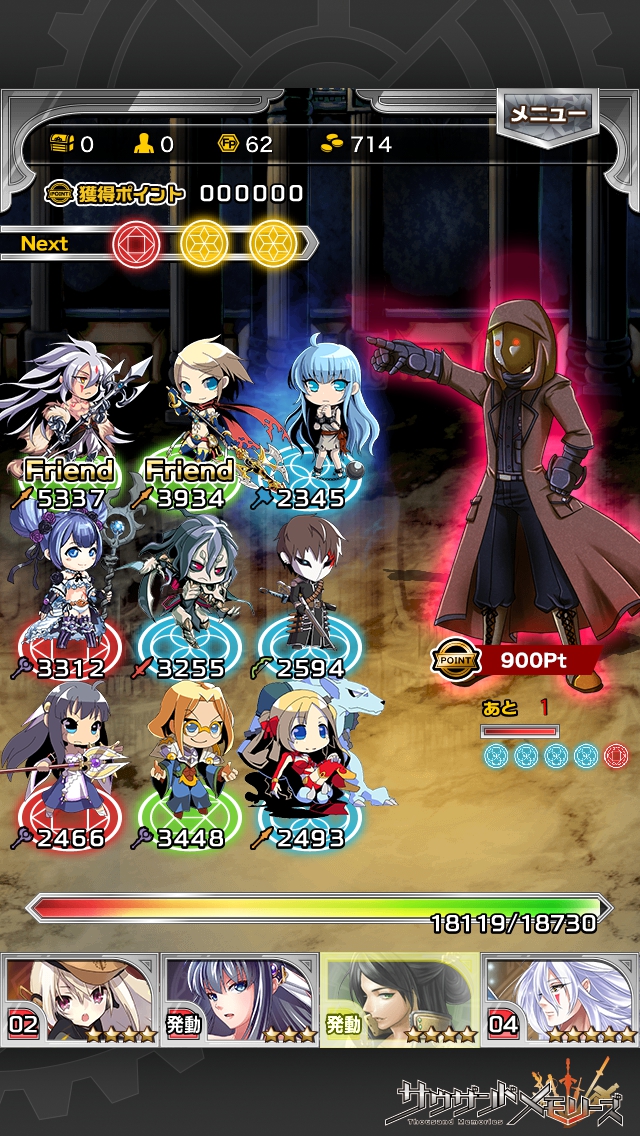Open the メニュー menu button
This screenshot has width=640, height=1136.
(548, 115)
